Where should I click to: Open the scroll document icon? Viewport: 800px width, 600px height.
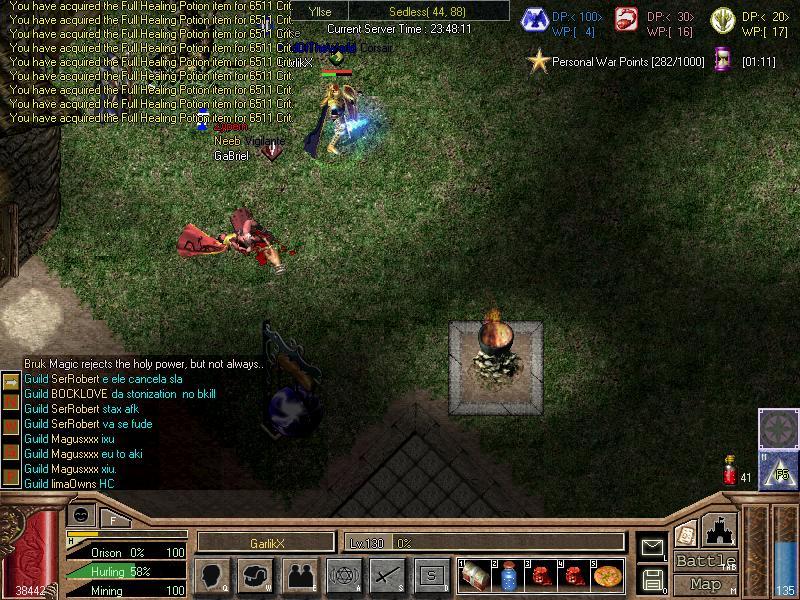click(685, 535)
